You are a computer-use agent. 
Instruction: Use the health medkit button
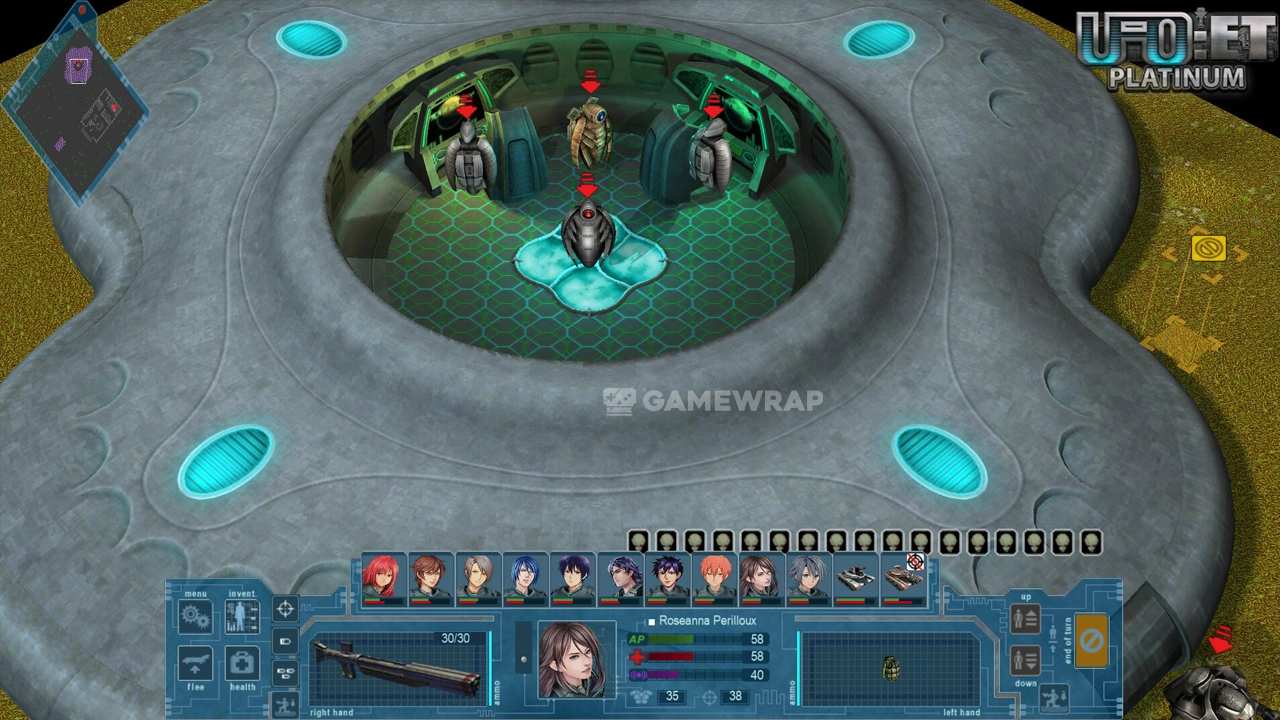point(242,664)
